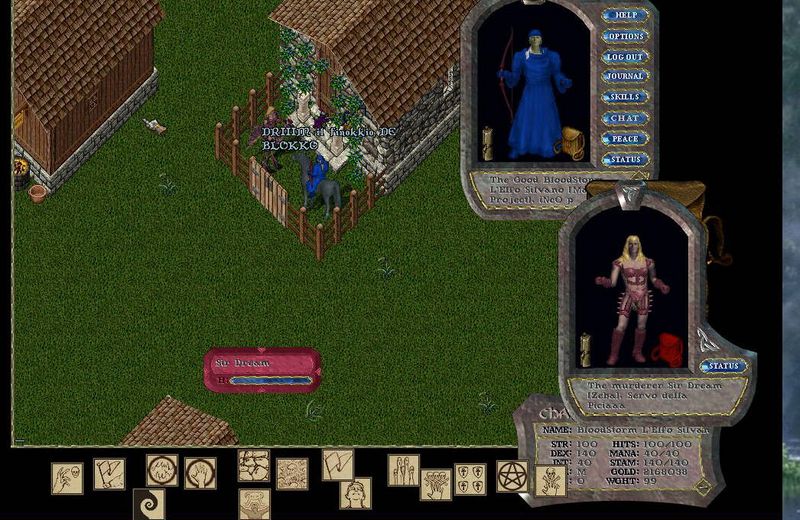This screenshot has width=800, height=520.
Task: Toggle the Peace combat mode button
Action: point(625,139)
